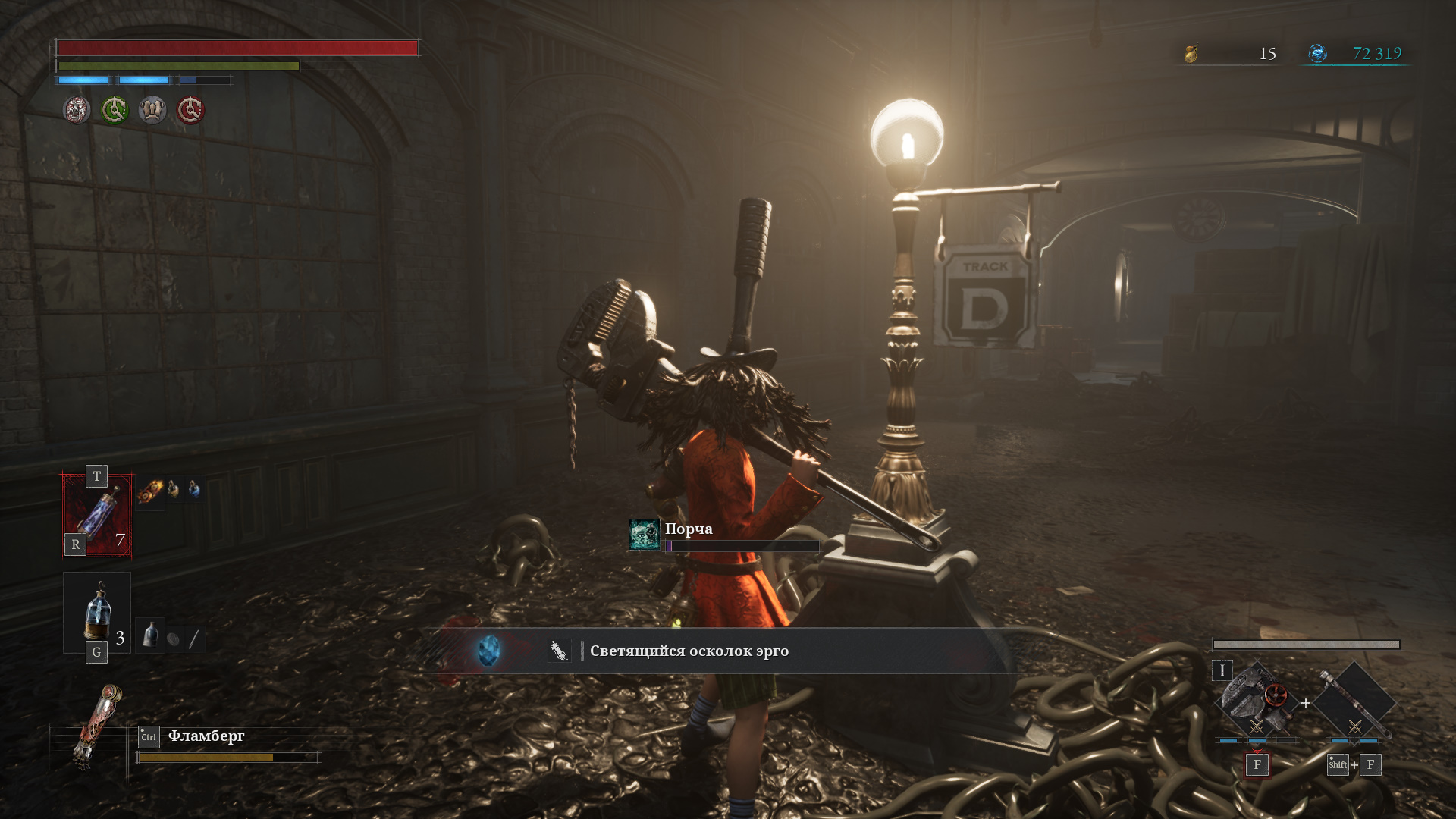Viewport: 1456px width, 819px height.
Task: Choose the glowing bottled lamp item slot
Action: point(97,613)
